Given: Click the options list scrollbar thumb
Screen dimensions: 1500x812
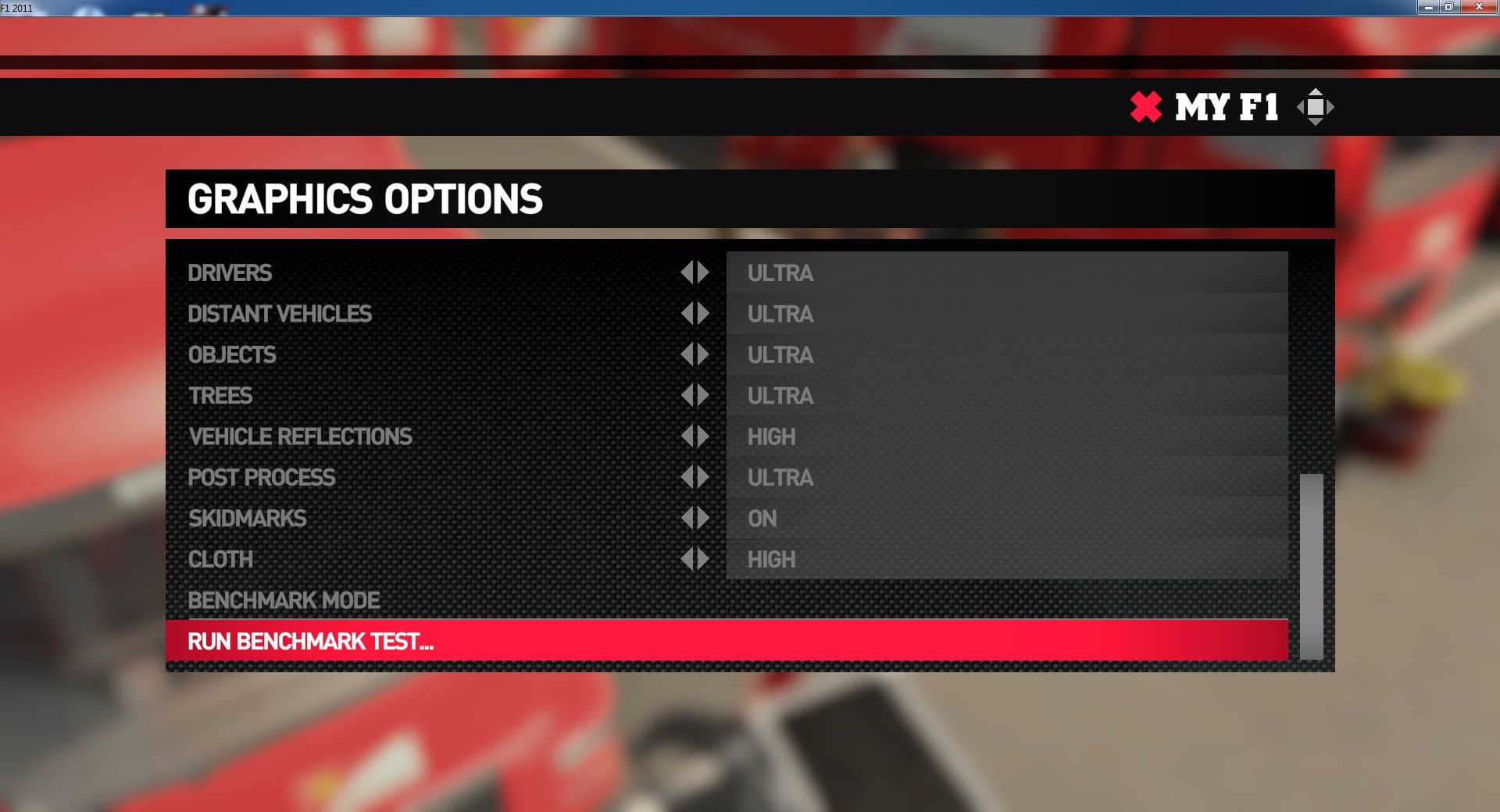Looking at the screenshot, I should (1311, 566).
